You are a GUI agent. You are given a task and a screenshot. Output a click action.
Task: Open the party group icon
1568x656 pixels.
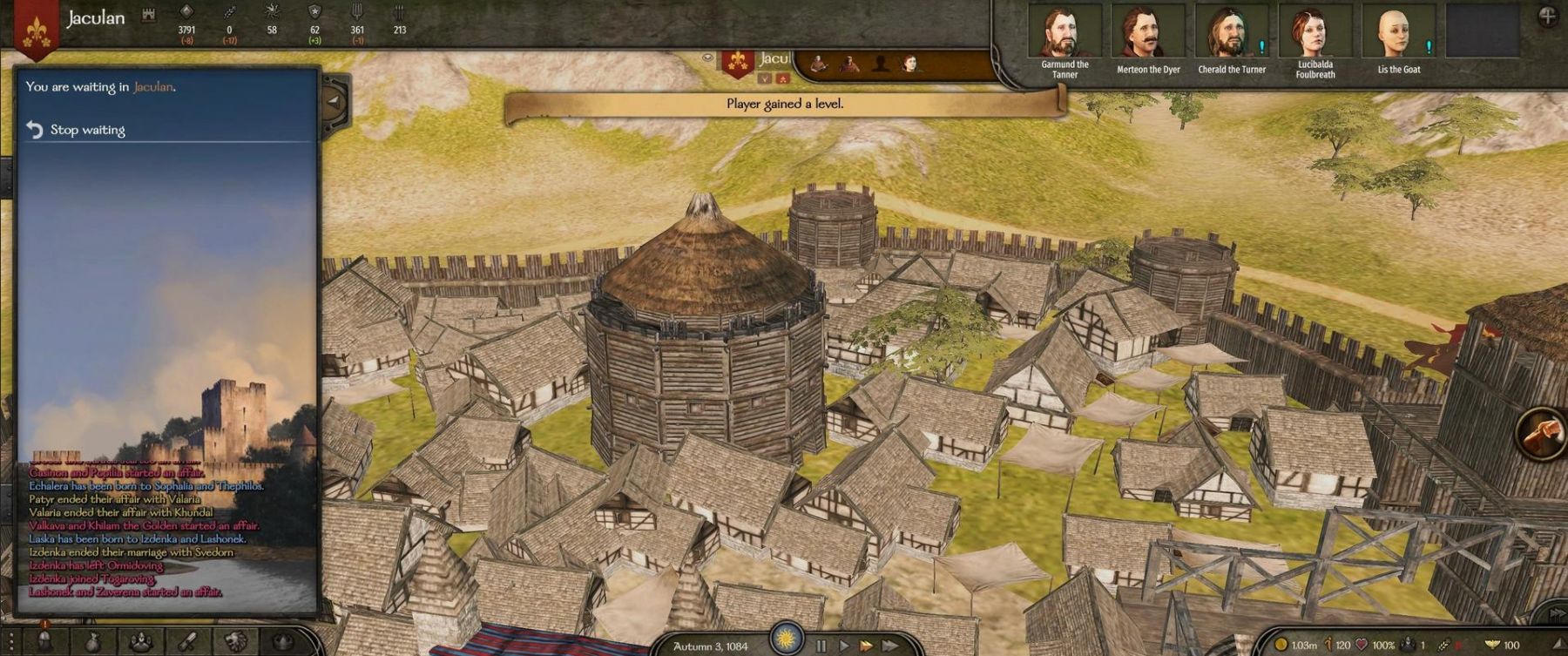pyautogui.click(x=140, y=642)
